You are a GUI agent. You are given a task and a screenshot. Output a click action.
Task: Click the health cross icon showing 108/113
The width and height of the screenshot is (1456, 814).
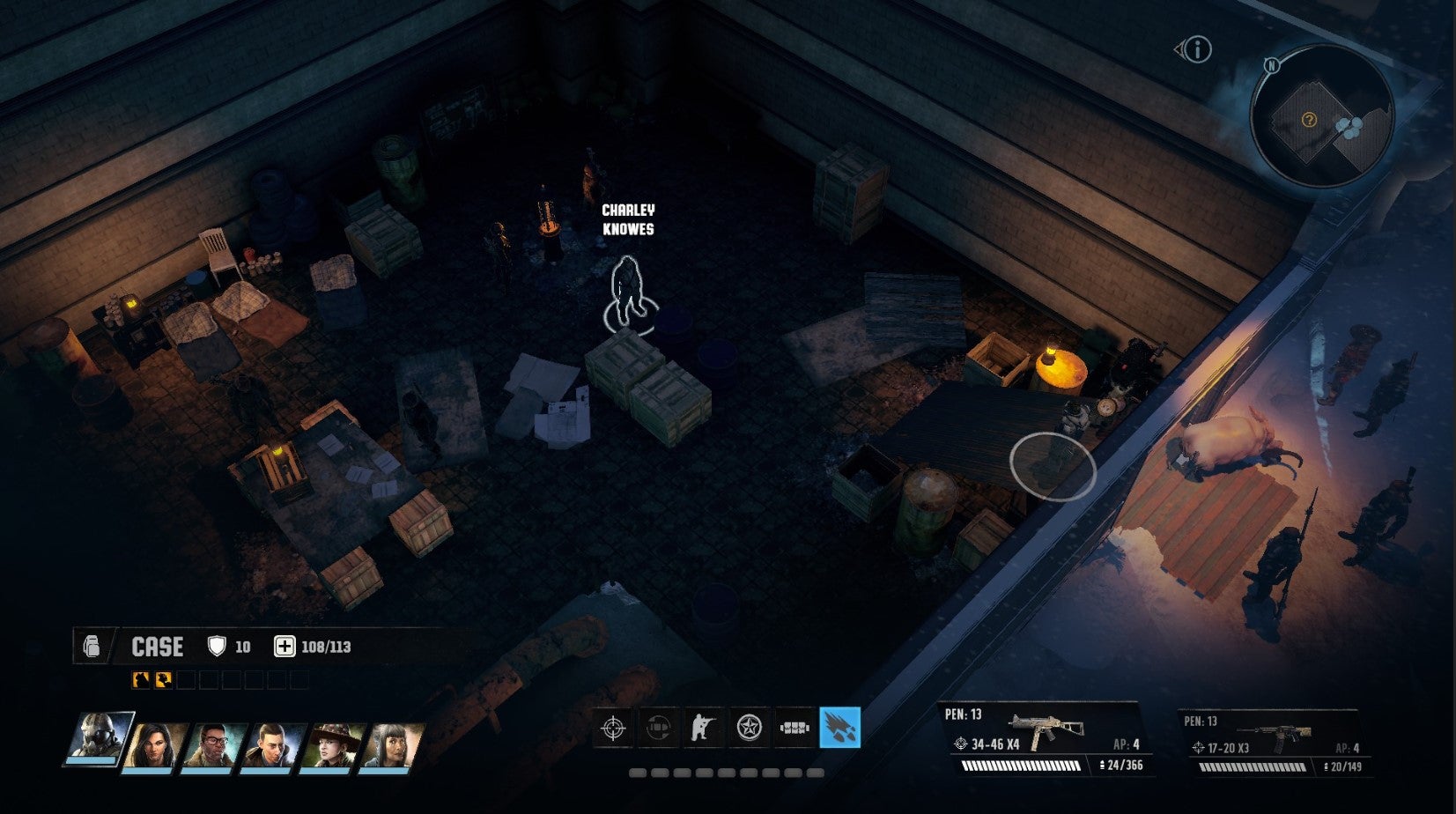[285, 646]
